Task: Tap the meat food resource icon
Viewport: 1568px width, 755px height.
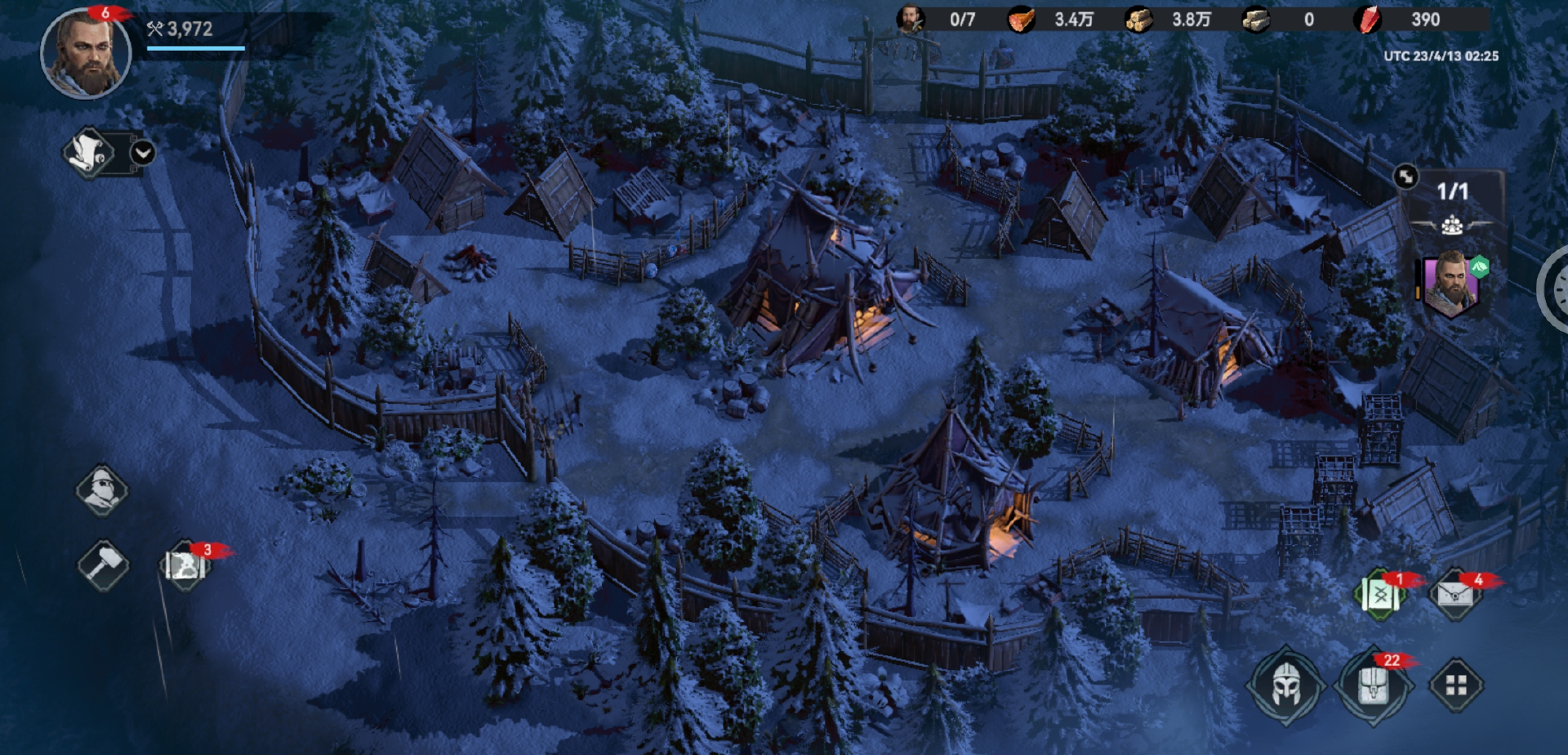Action: coord(1021,20)
